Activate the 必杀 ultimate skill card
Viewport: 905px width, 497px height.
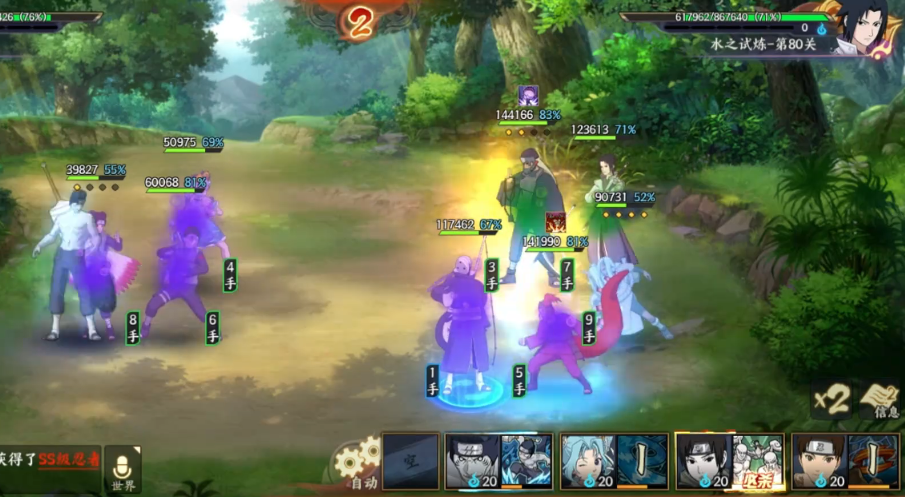(x=730, y=461)
